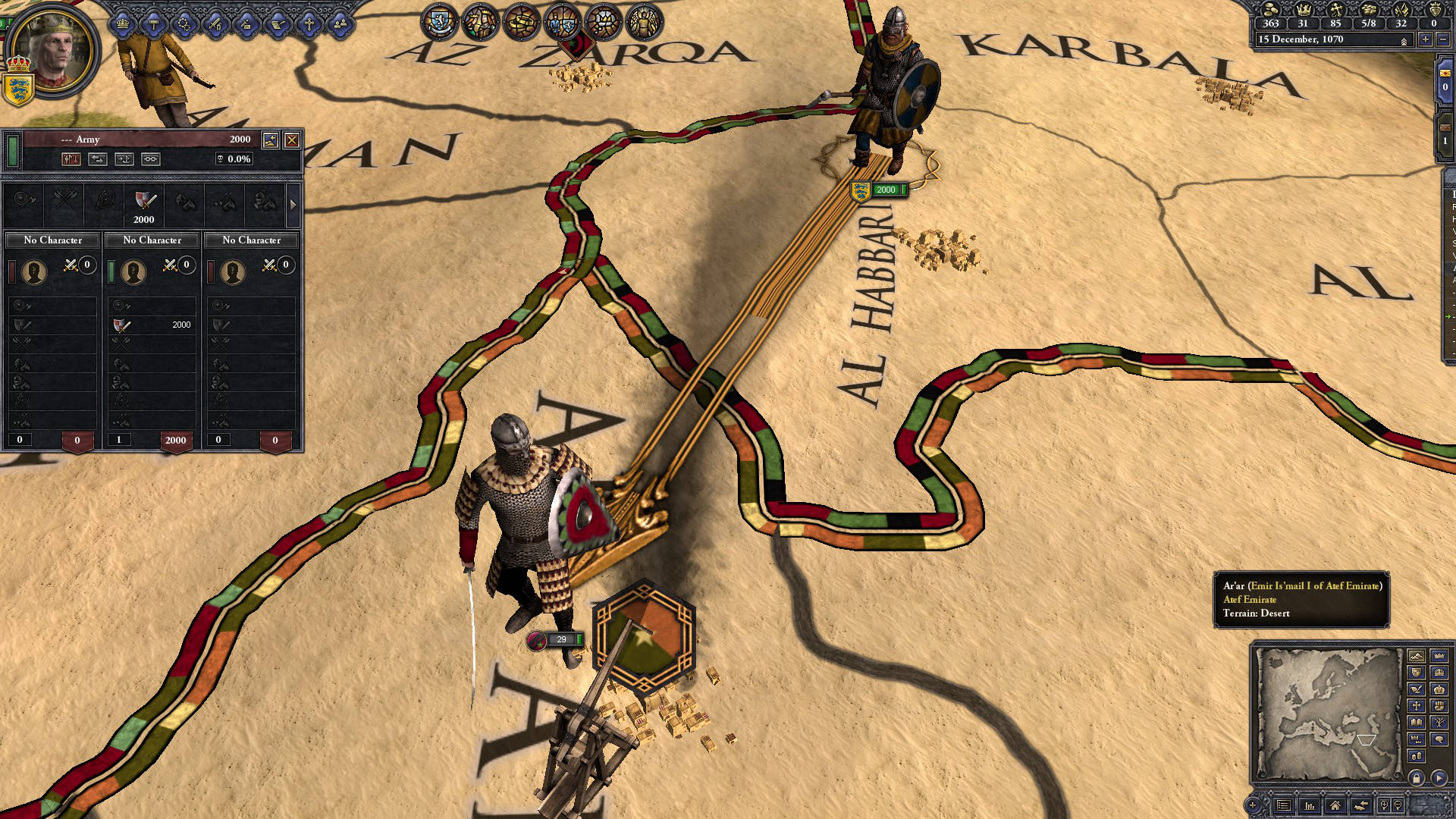This screenshot has height=819, width=1456.
Task: Switch to terrain map mode with the mountain icon
Action: click(x=1416, y=656)
